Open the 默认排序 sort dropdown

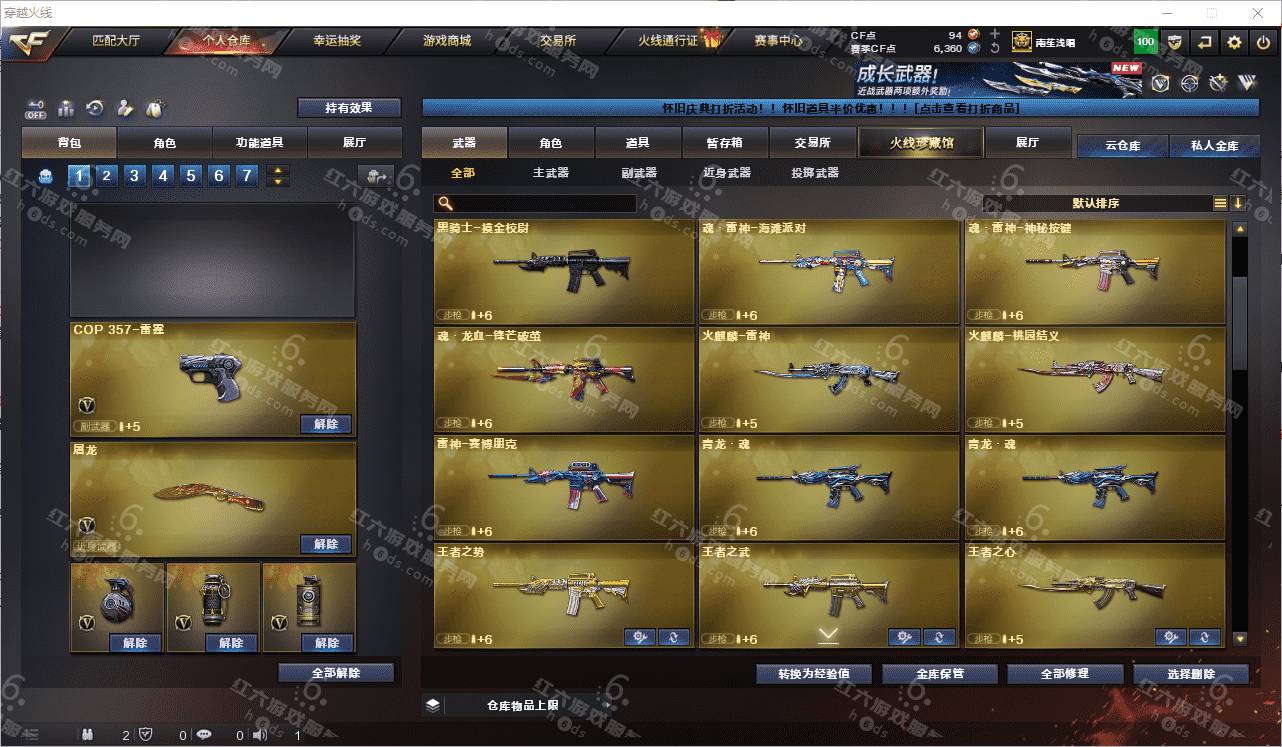click(1095, 203)
